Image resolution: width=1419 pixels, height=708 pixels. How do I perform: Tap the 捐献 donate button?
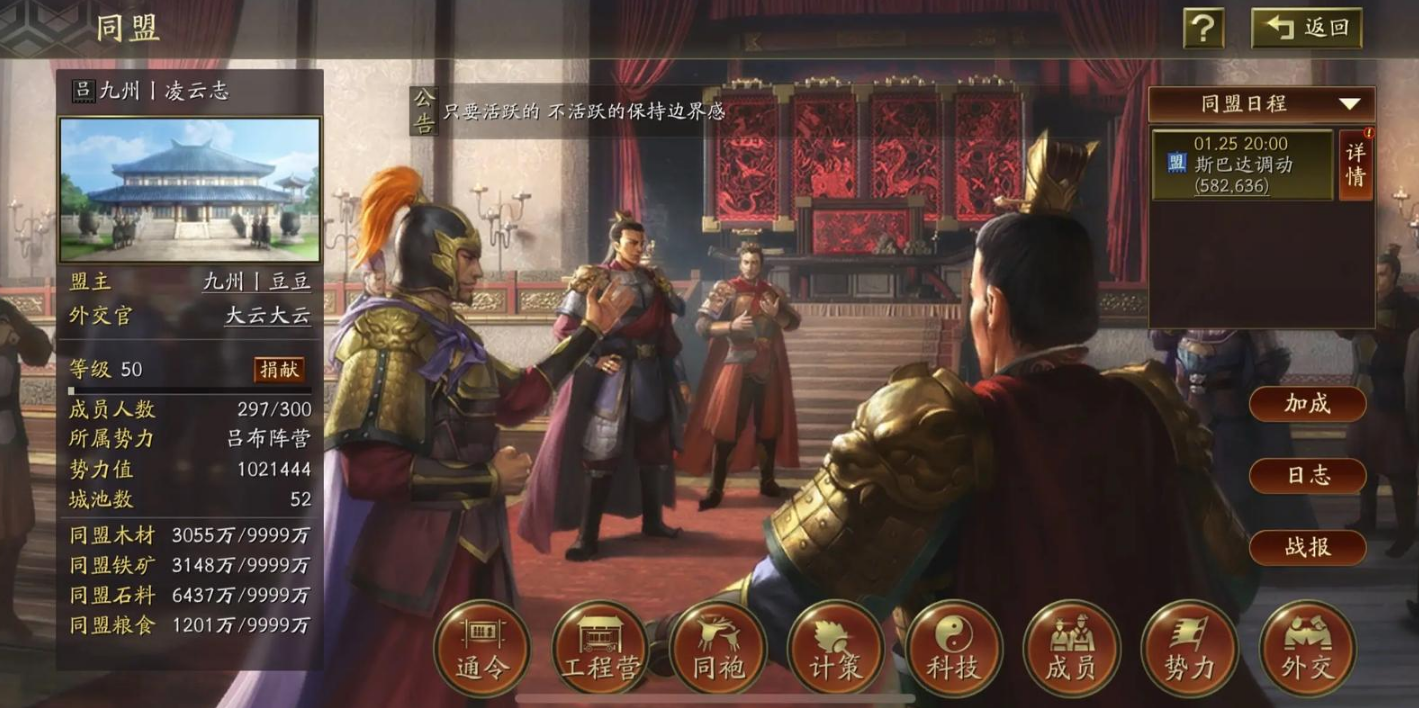click(x=279, y=369)
